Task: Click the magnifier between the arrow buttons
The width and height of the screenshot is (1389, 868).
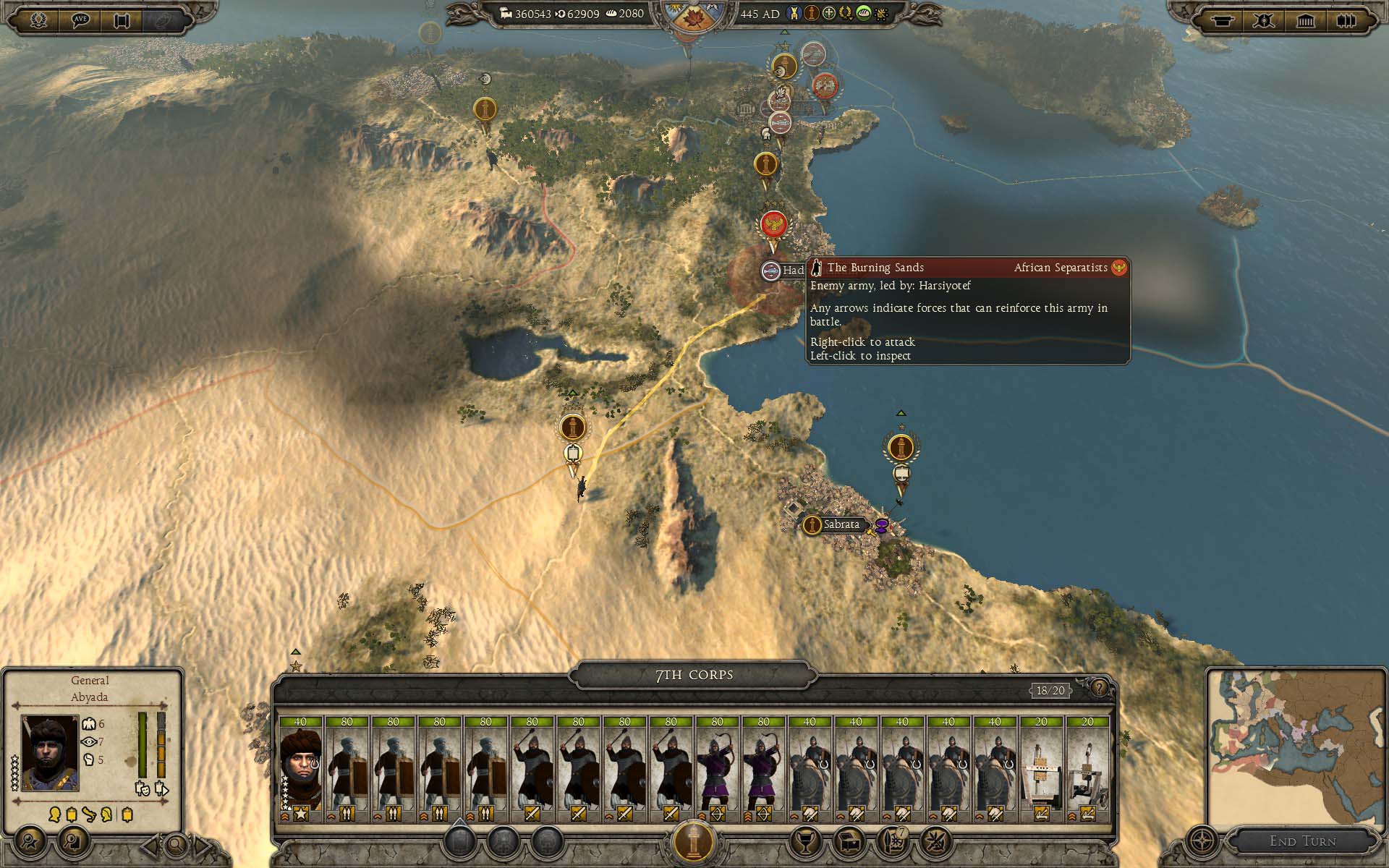Action: click(176, 844)
